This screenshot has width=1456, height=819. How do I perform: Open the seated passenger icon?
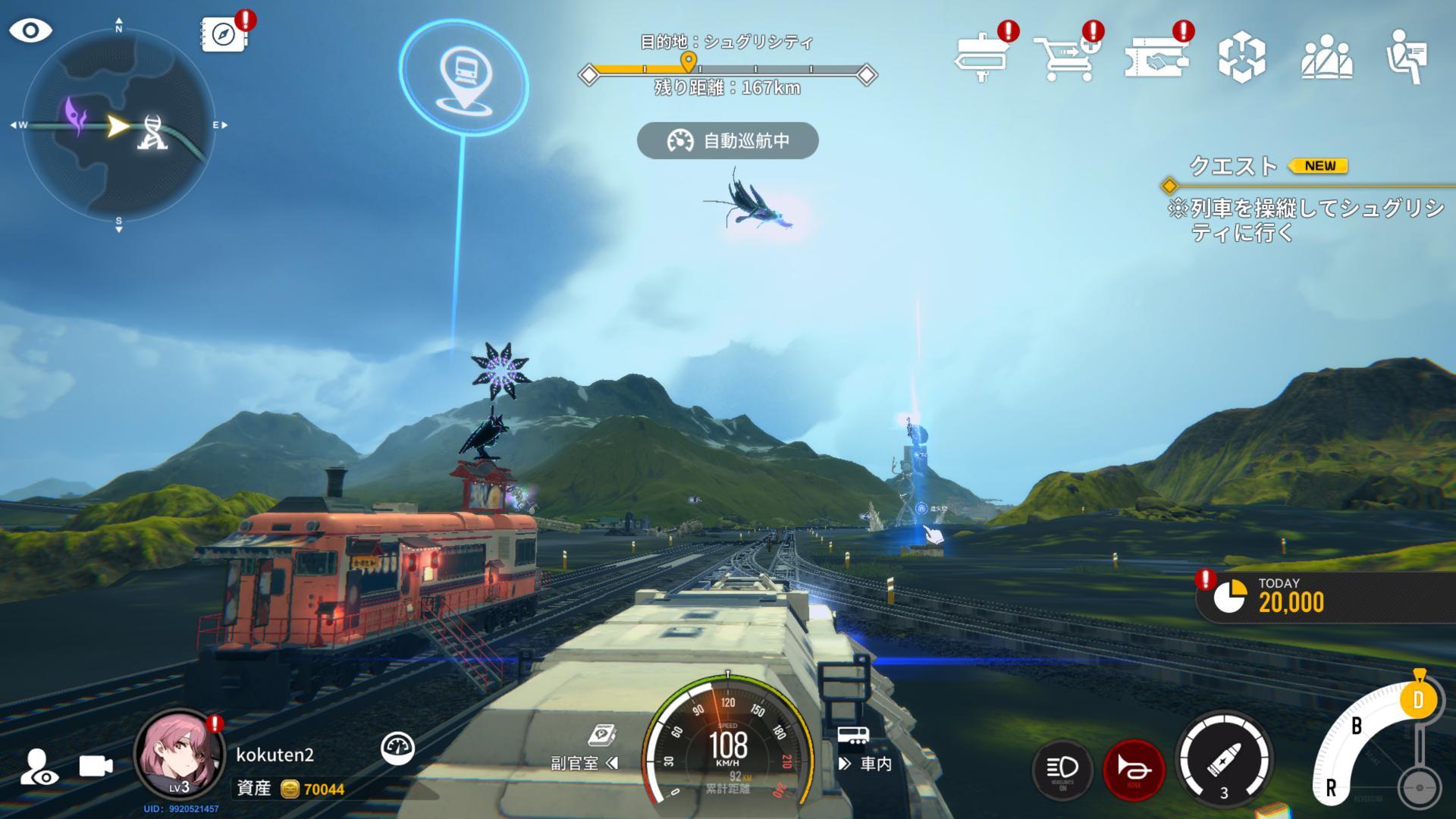click(1407, 55)
